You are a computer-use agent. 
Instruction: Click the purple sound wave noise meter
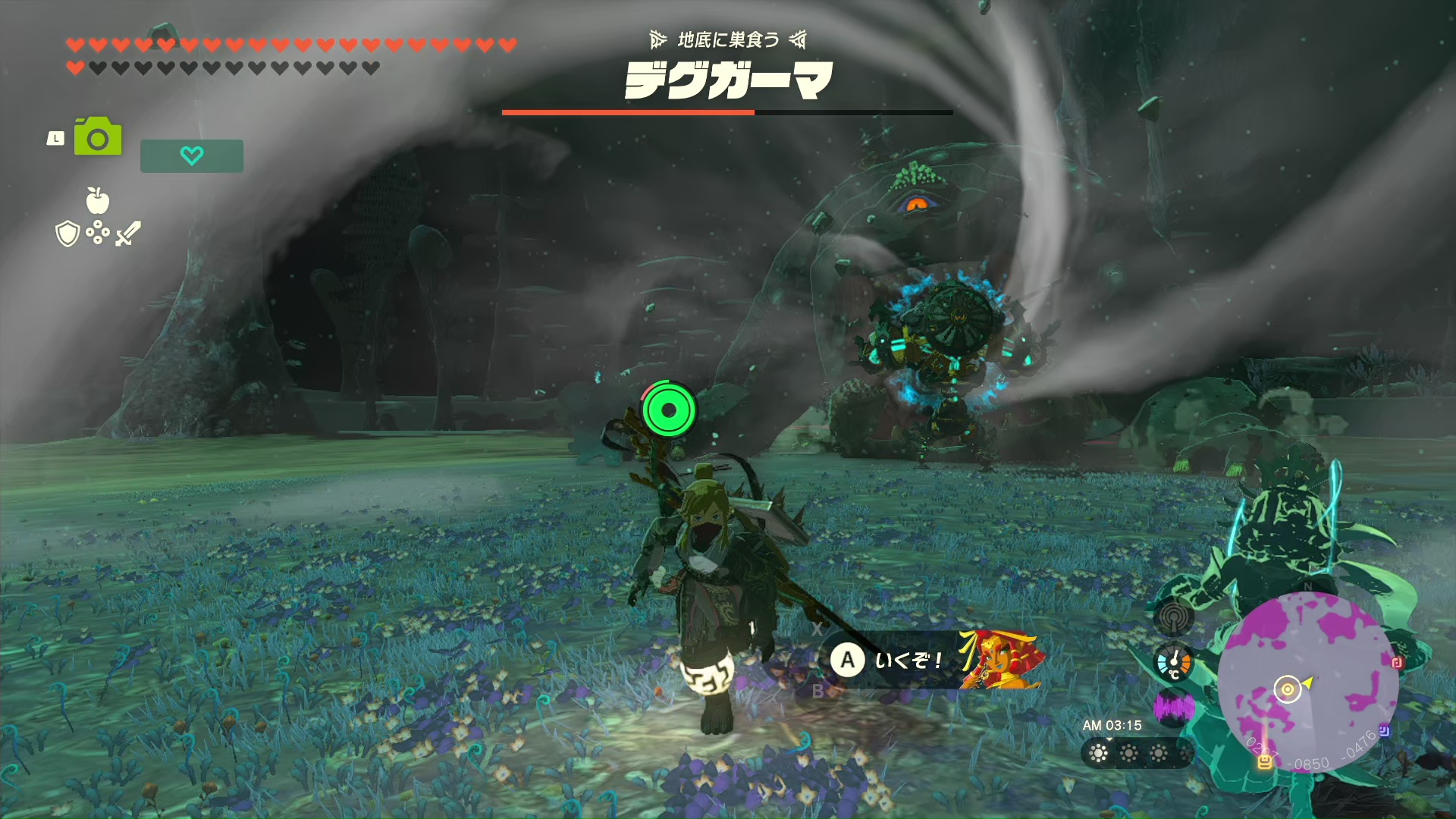1173,708
